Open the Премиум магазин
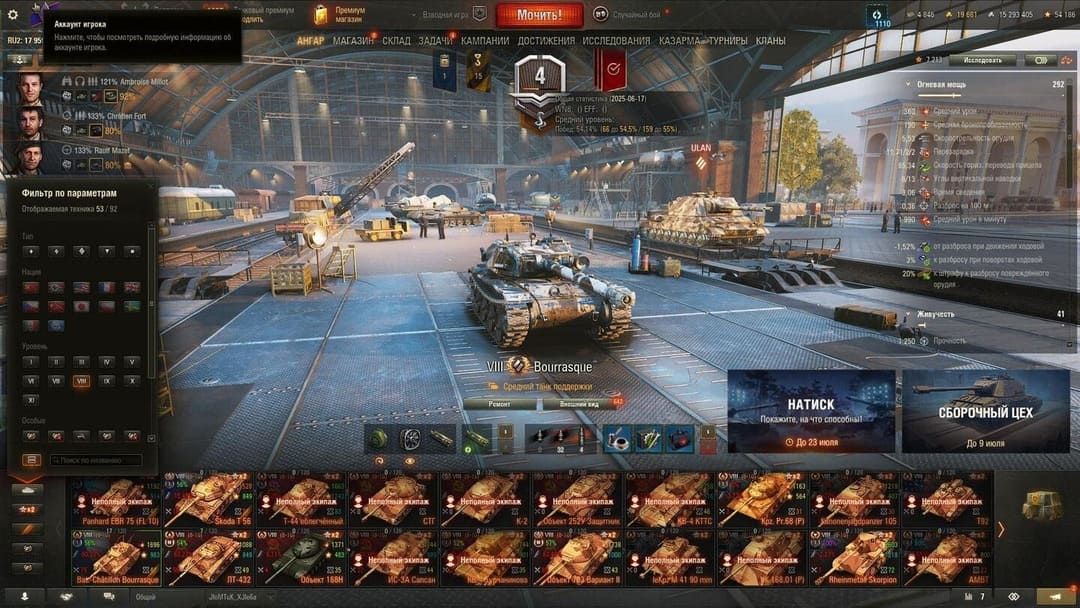The width and height of the screenshot is (1080, 608). tap(340, 14)
